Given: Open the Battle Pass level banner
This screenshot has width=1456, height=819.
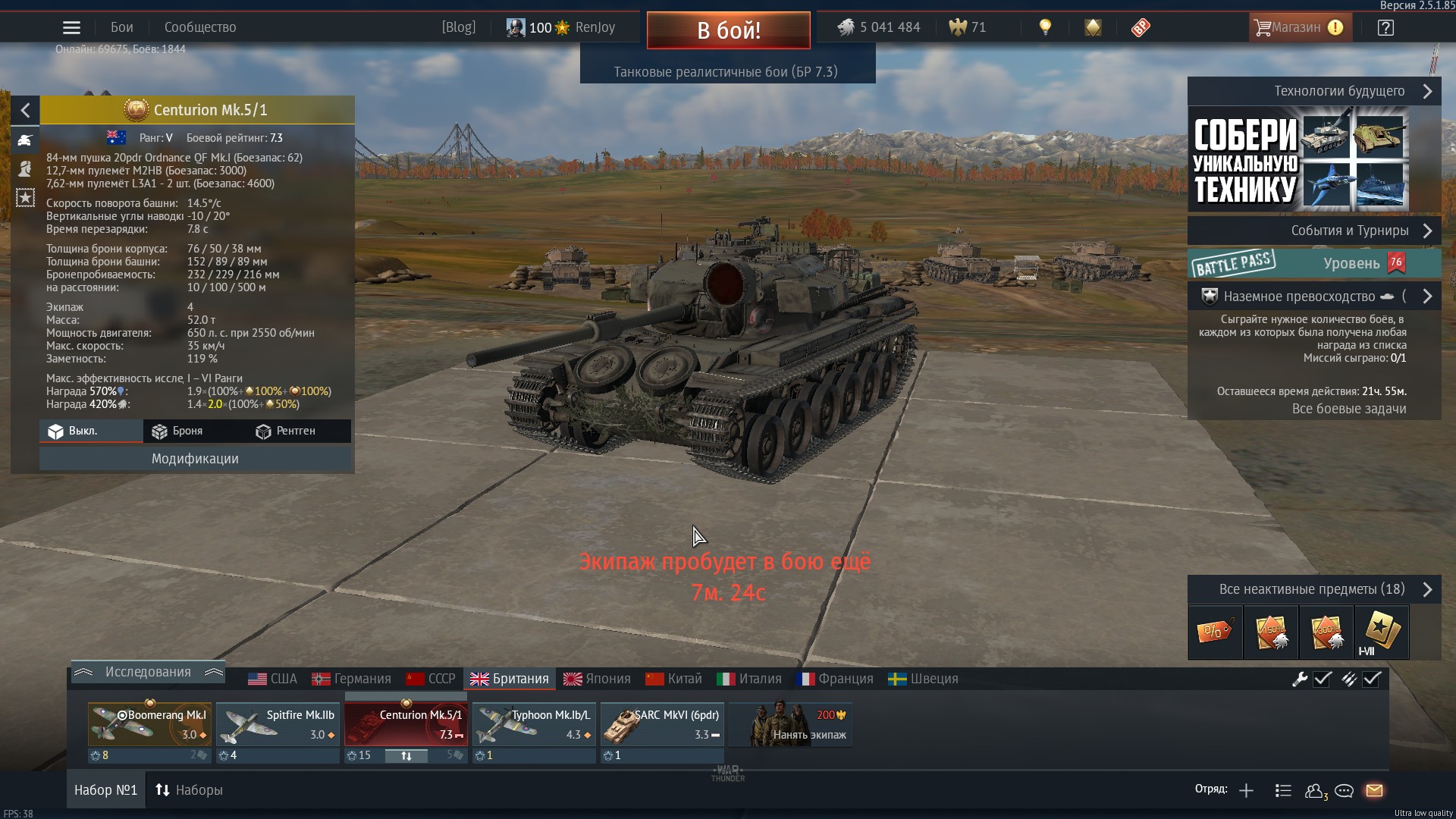Looking at the screenshot, I should coord(1313,264).
